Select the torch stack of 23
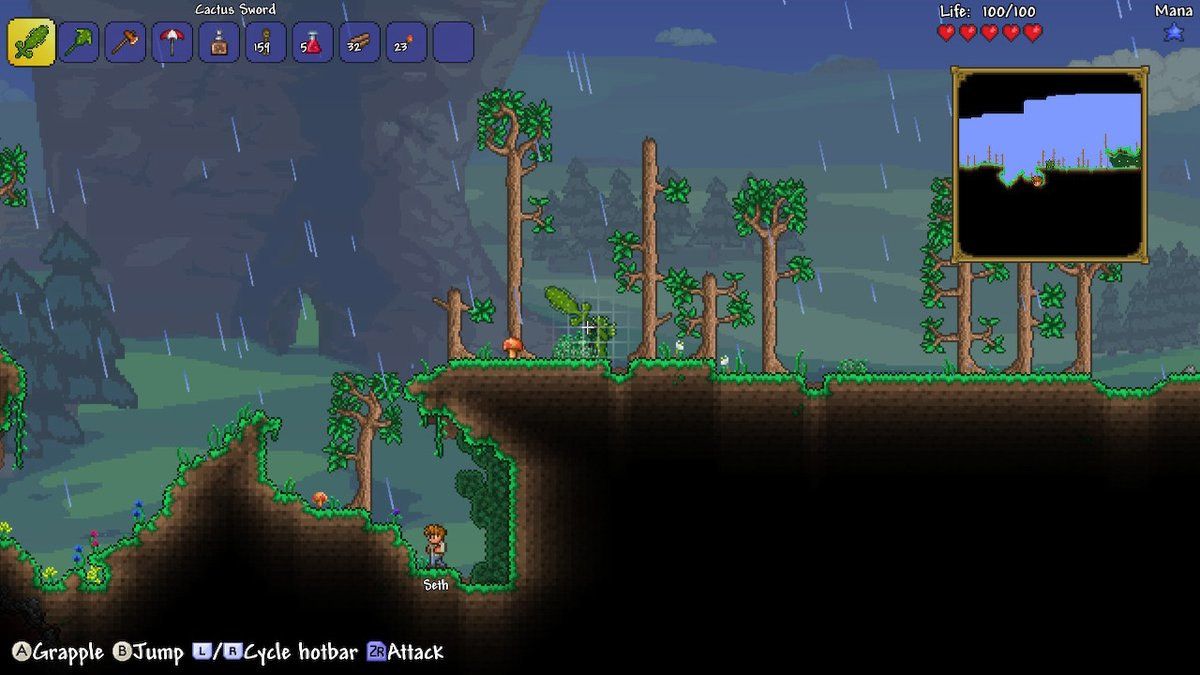The image size is (1200, 675). coord(406,43)
